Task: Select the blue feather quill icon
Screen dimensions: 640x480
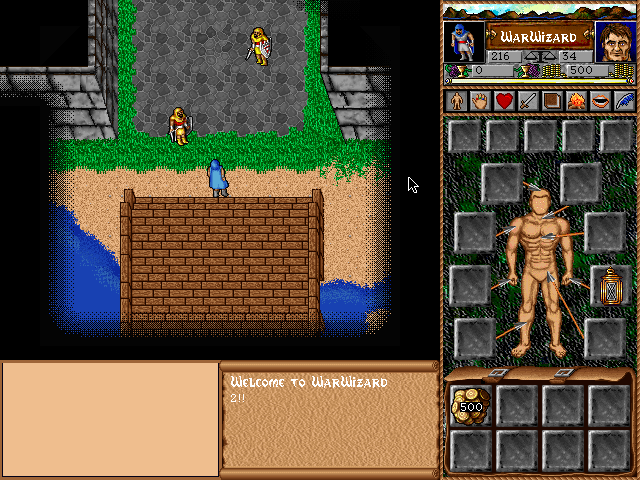Action: (x=624, y=100)
